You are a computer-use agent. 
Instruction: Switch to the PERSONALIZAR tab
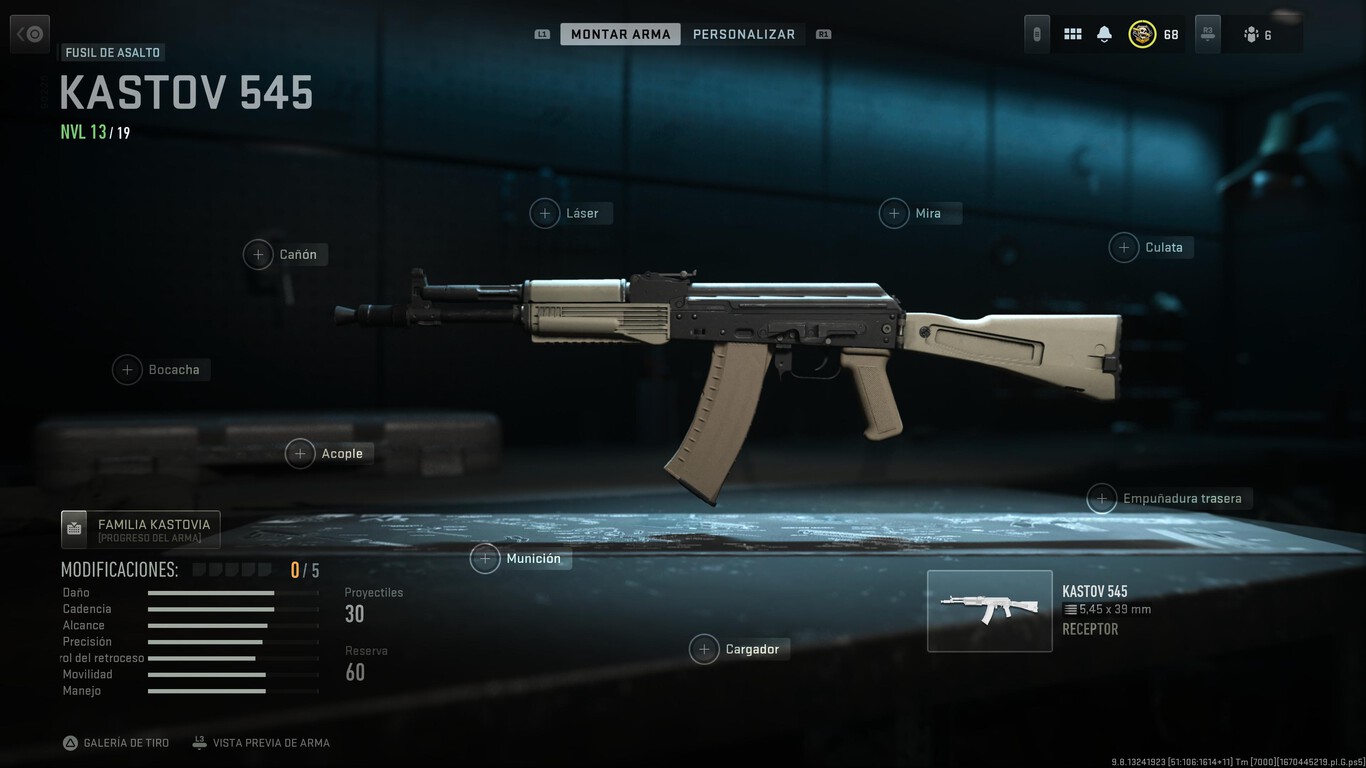[x=744, y=33]
